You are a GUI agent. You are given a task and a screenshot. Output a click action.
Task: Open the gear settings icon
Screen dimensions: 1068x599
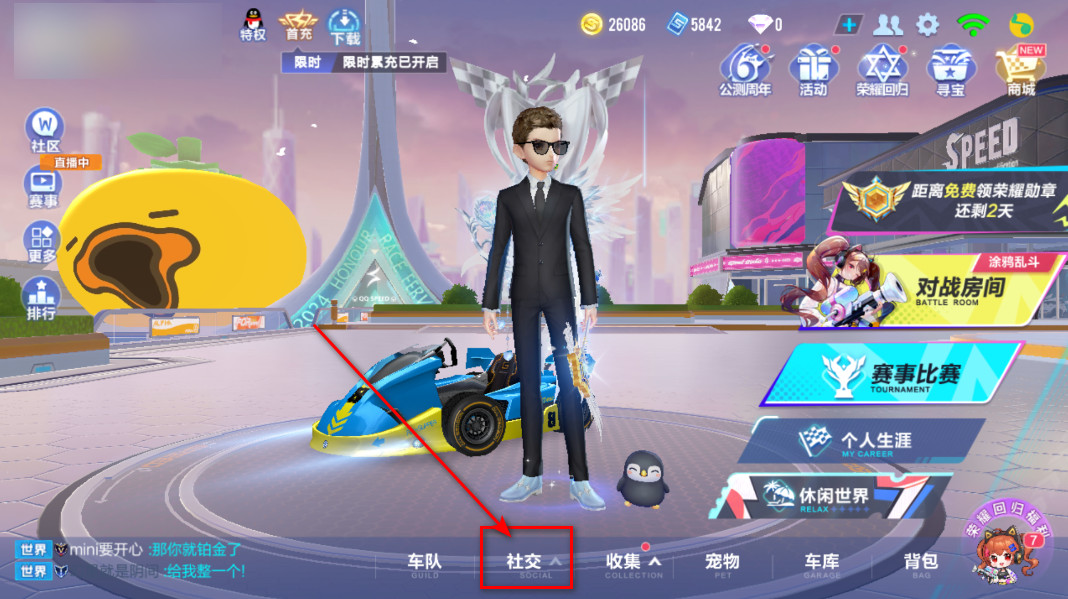928,24
